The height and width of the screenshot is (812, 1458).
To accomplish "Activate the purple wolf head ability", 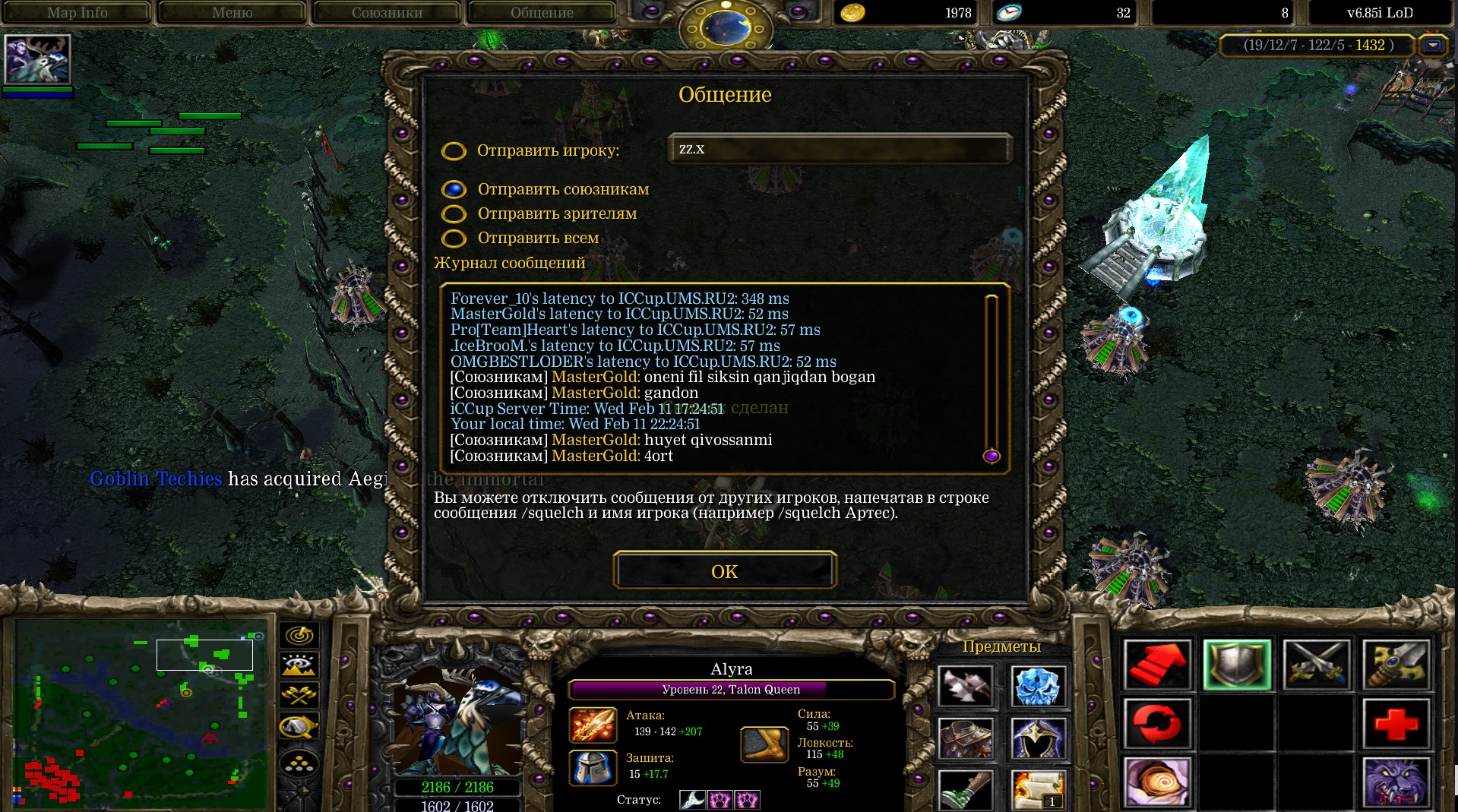I will (x=1396, y=782).
